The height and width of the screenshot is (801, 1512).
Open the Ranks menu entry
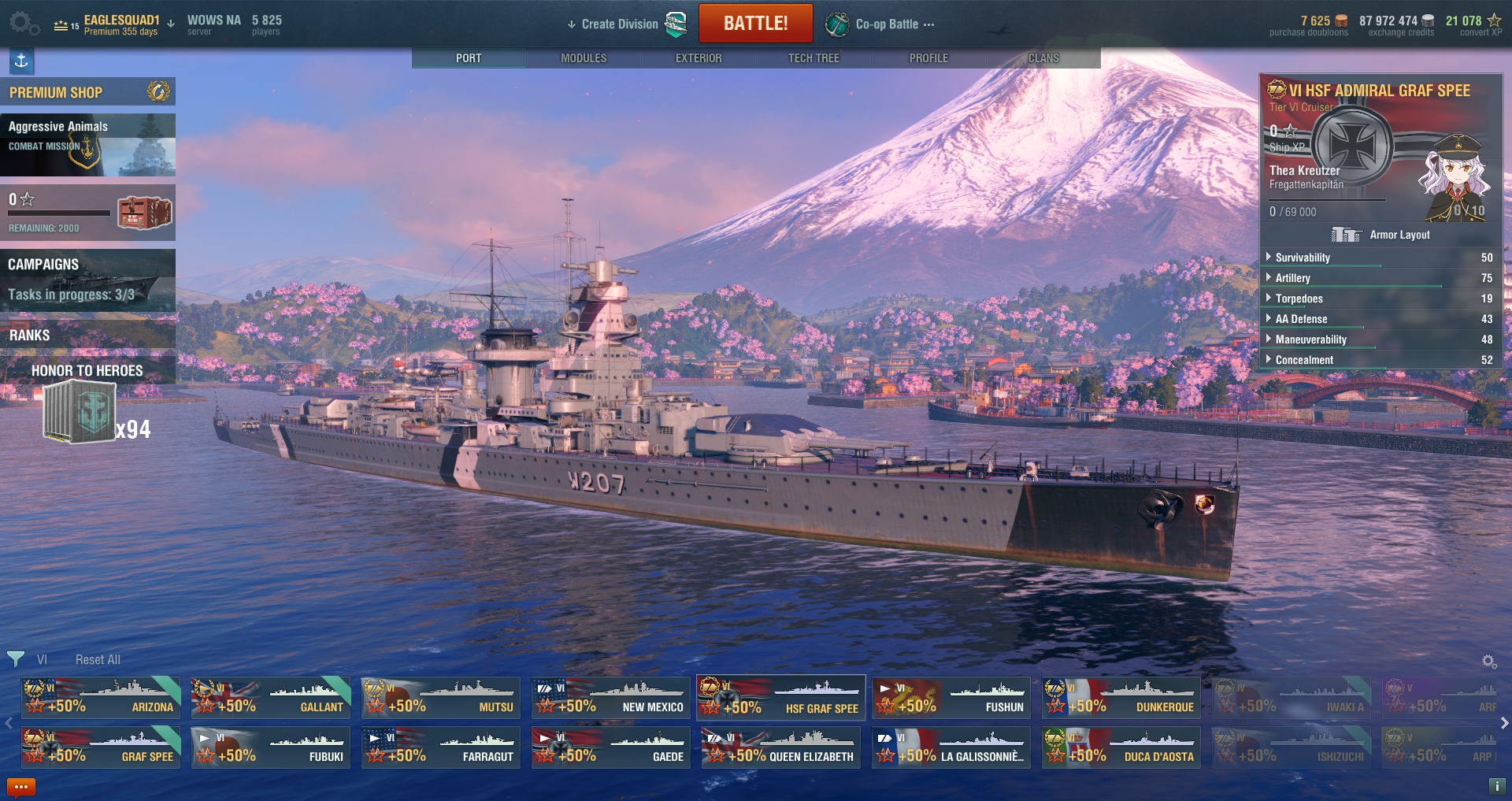[87, 335]
